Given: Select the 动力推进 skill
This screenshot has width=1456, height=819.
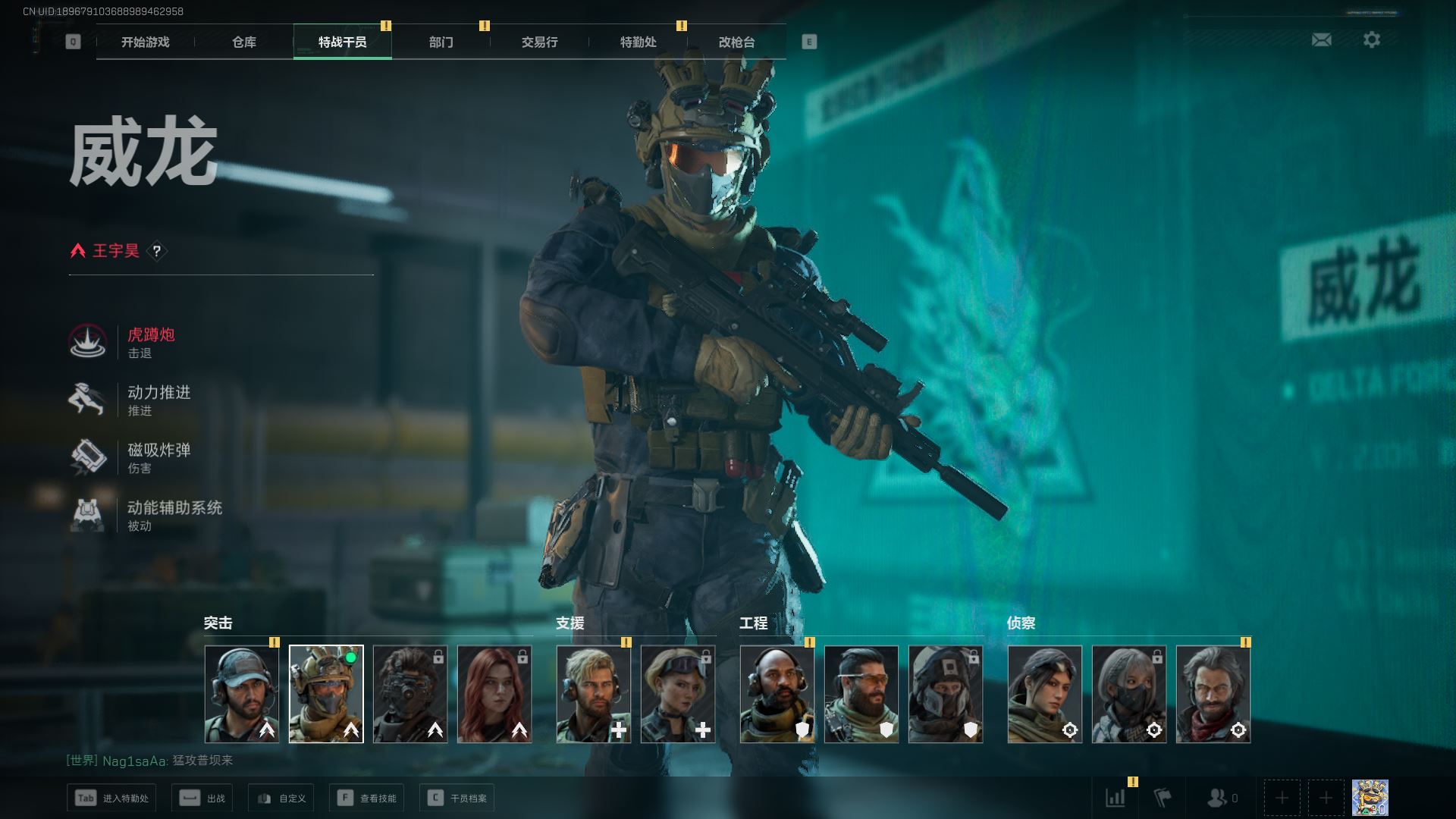Looking at the screenshot, I should [x=158, y=400].
